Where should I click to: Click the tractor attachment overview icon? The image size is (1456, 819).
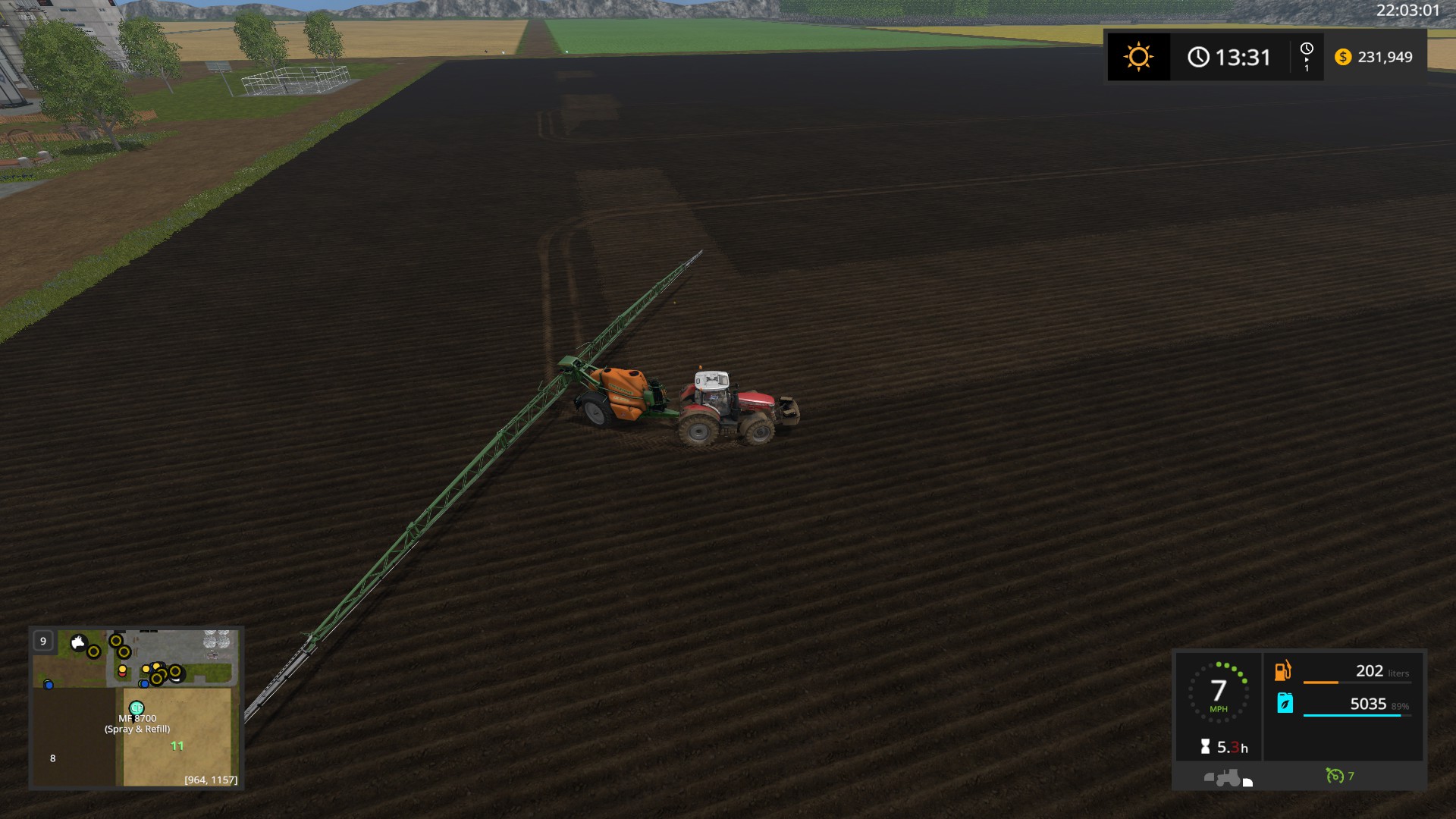[x=1228, y=777]
